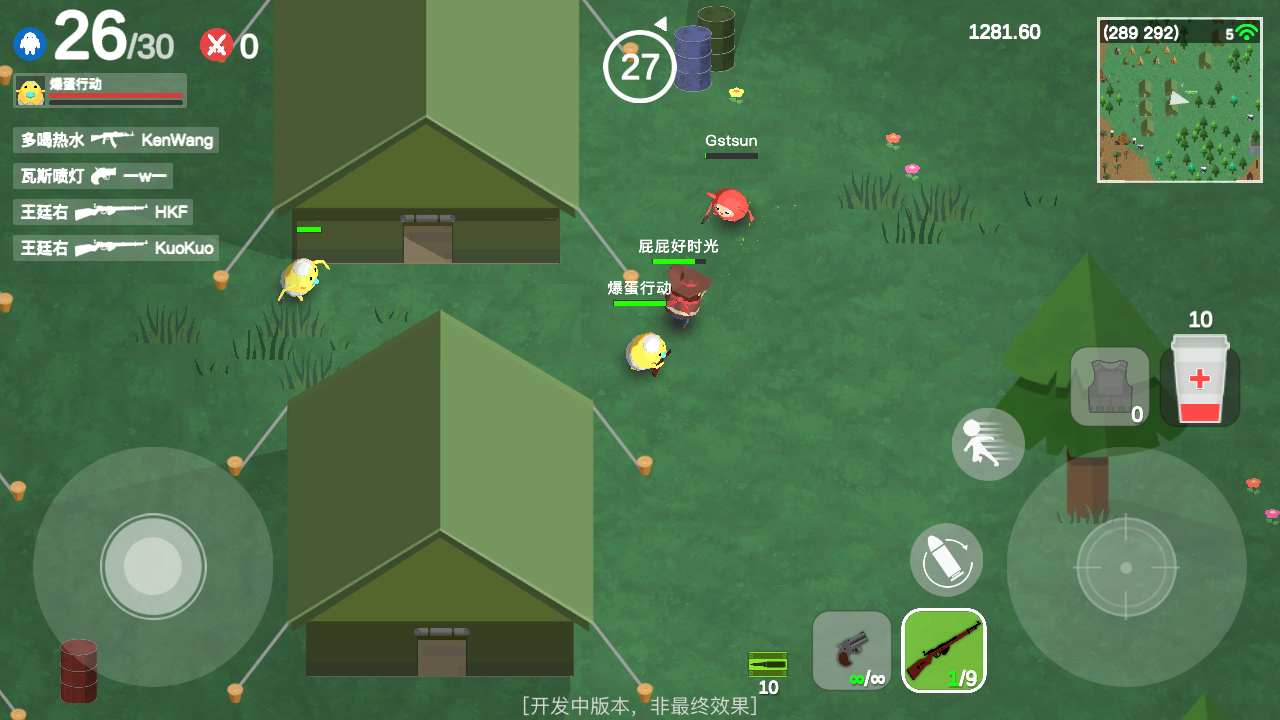1280x720 pixels.
Task: Tap the green ammo box icon
Action: click(x=768, y=664)
